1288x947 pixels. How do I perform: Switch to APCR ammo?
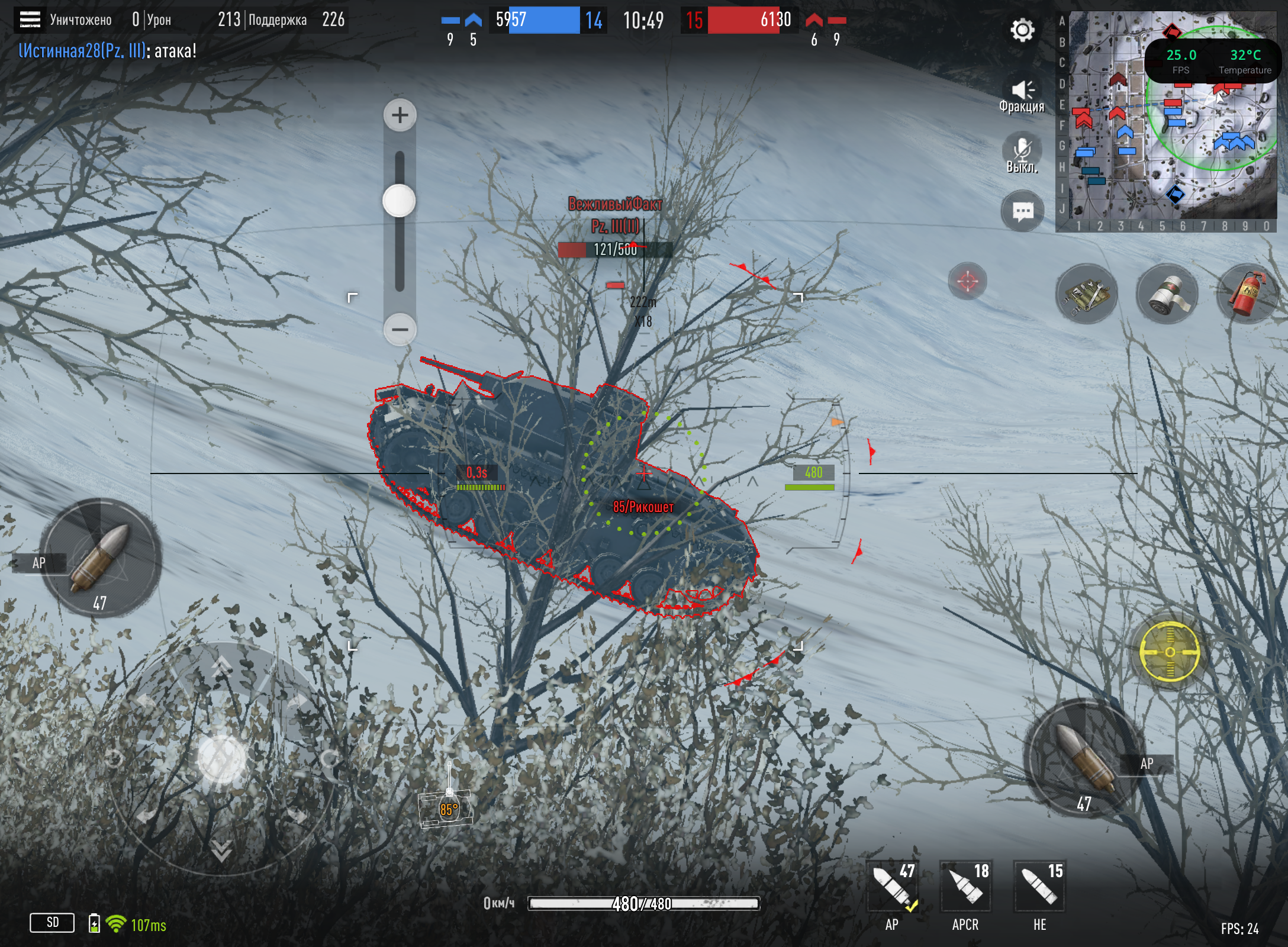pos(966,888)
